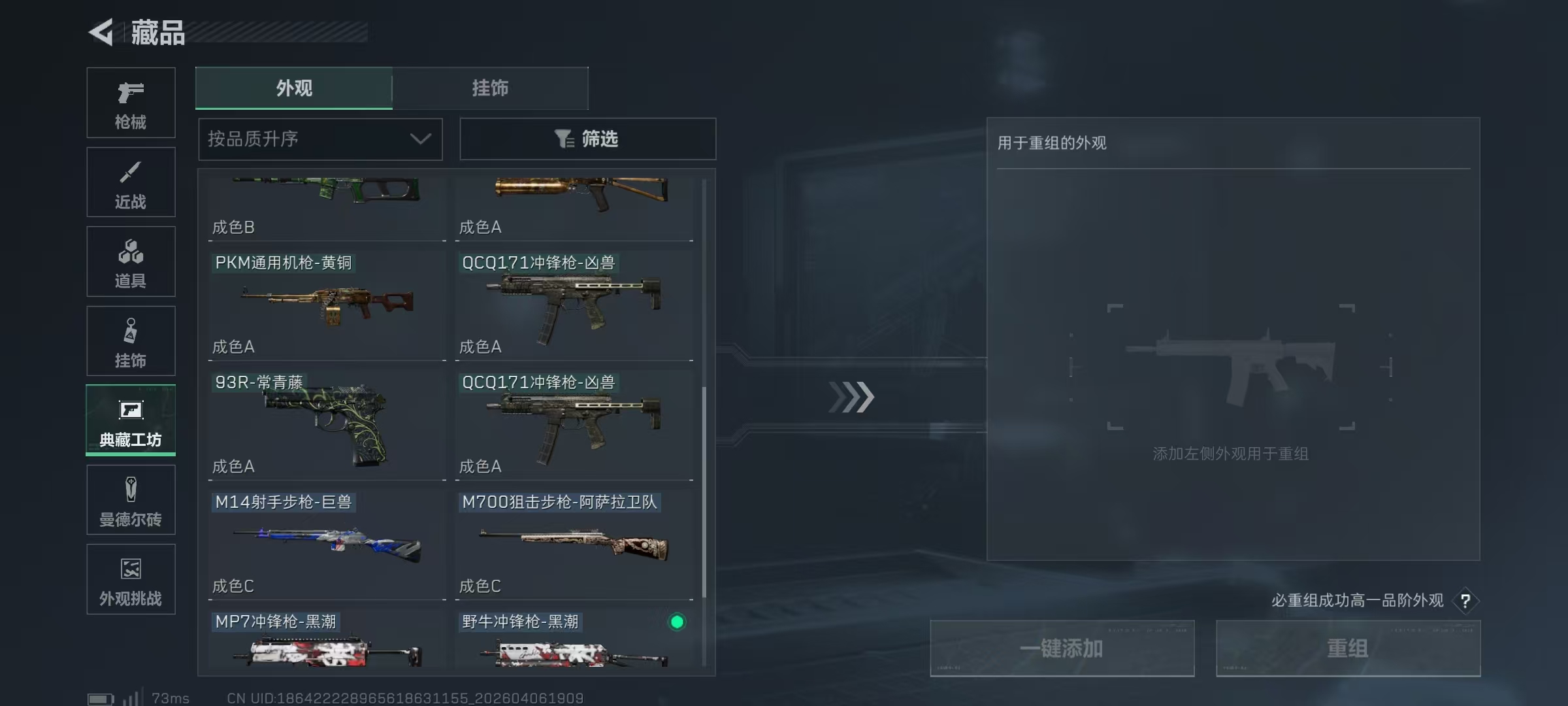Open the help tooltip question mark icon
The image size is (1568, 706).
click(1467, 601)
